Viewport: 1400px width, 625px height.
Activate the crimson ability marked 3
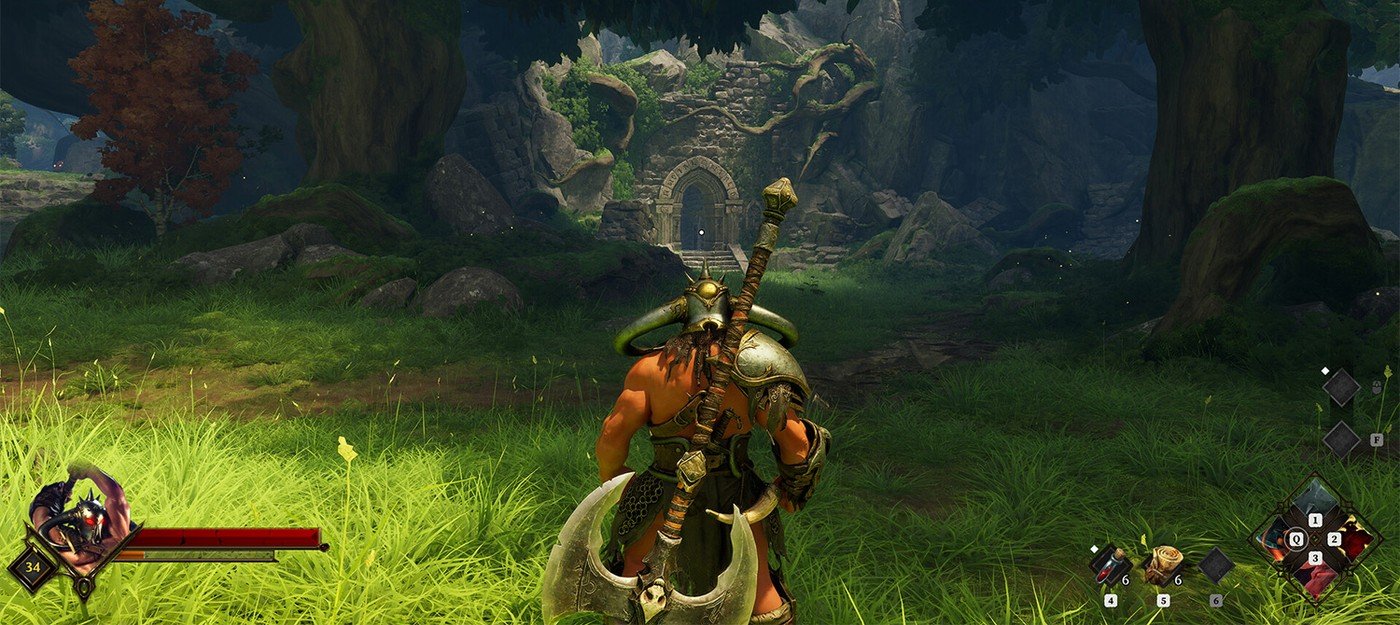[x=1315, y=574]
